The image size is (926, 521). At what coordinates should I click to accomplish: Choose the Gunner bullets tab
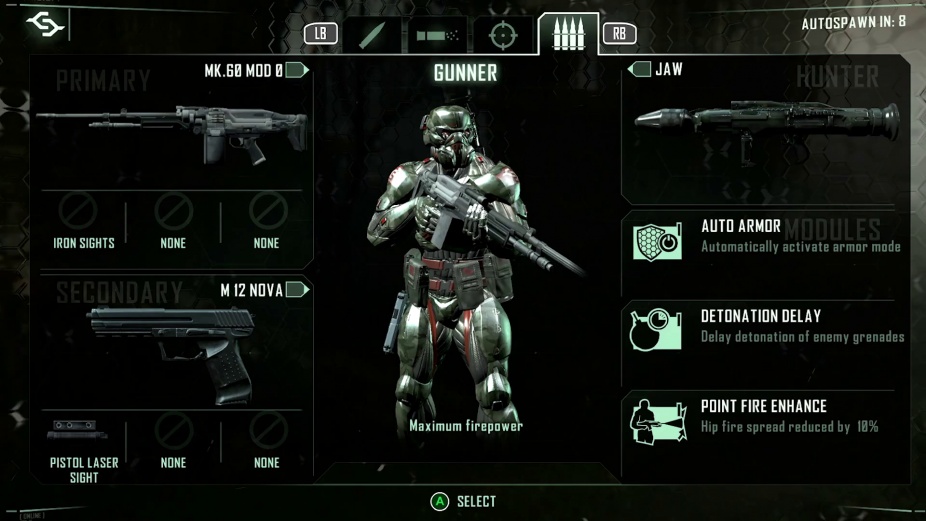click(x=568, y=34)
